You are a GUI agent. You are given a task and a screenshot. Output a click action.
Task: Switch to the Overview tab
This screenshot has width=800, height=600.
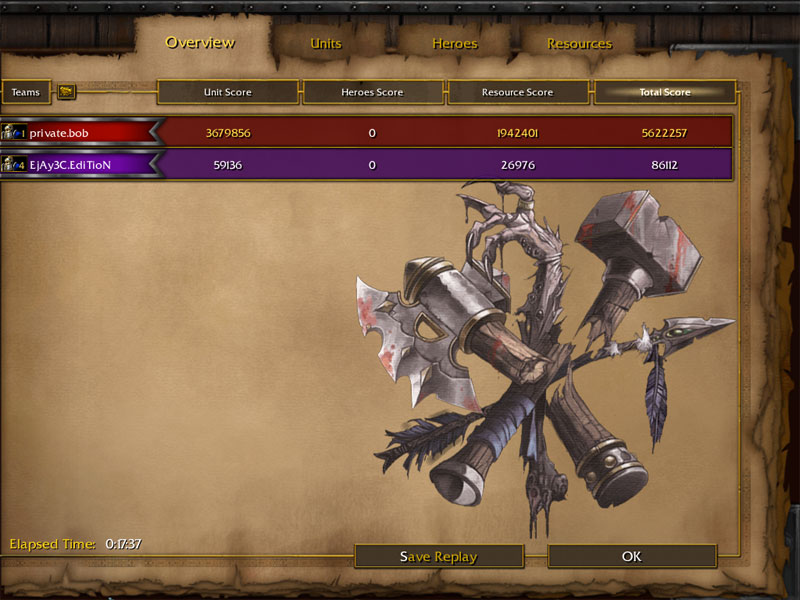pos(200,42)
